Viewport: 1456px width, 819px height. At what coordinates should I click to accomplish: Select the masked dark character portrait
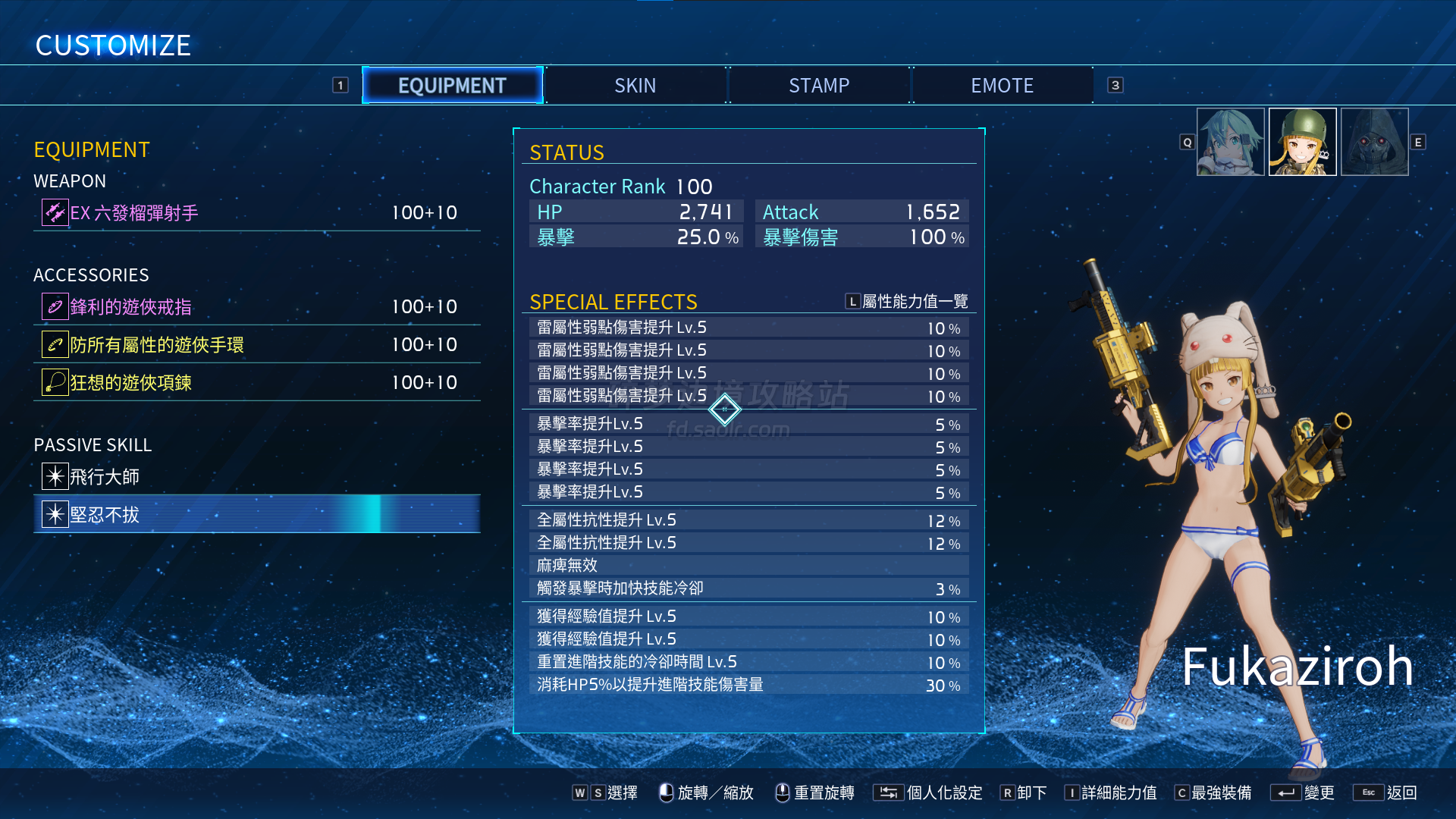(1374, 142)
